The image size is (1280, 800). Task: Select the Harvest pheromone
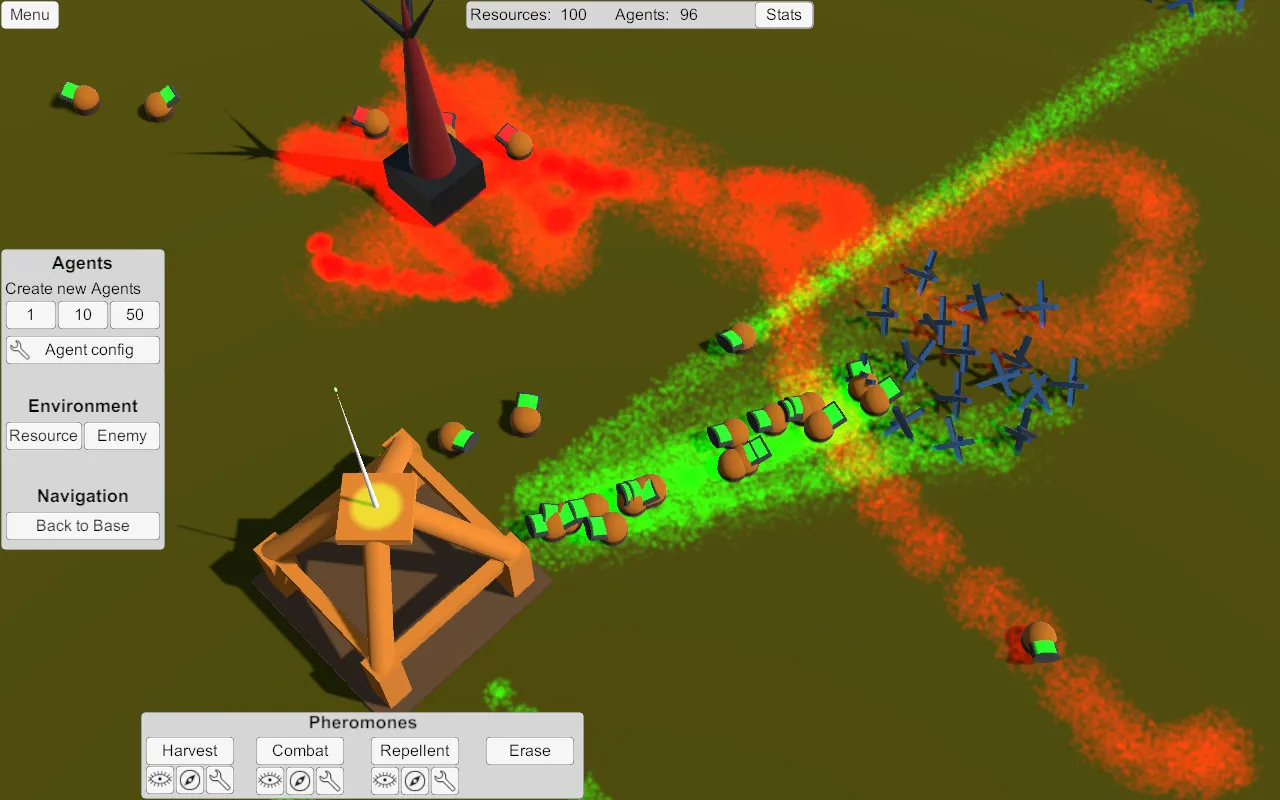pos(190,751)
